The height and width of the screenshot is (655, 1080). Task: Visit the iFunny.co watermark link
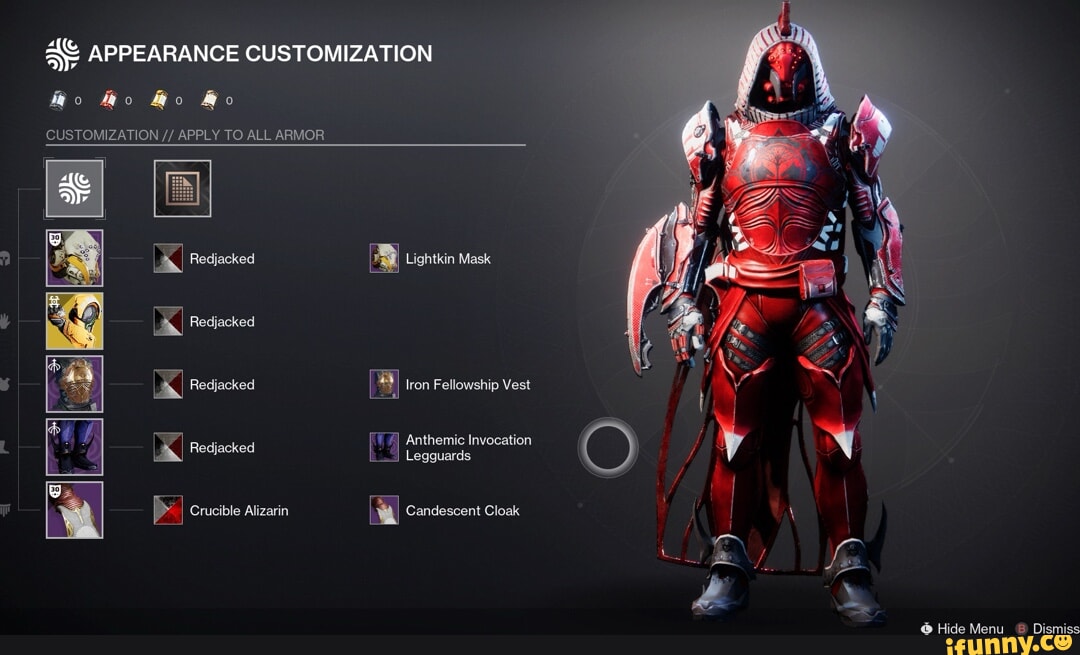[x=1011, y=644]
